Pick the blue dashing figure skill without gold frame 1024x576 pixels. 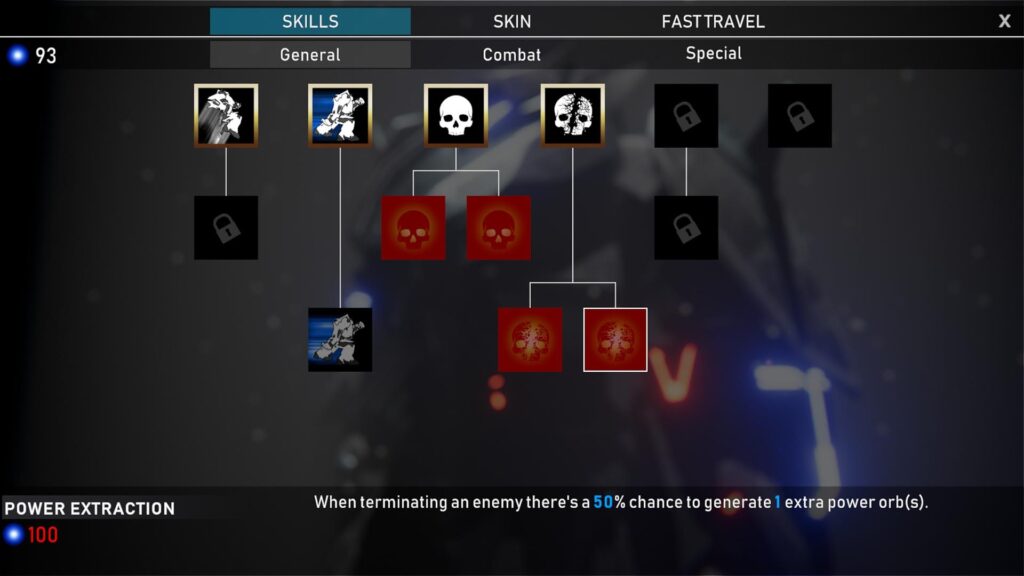pos(340,340)
